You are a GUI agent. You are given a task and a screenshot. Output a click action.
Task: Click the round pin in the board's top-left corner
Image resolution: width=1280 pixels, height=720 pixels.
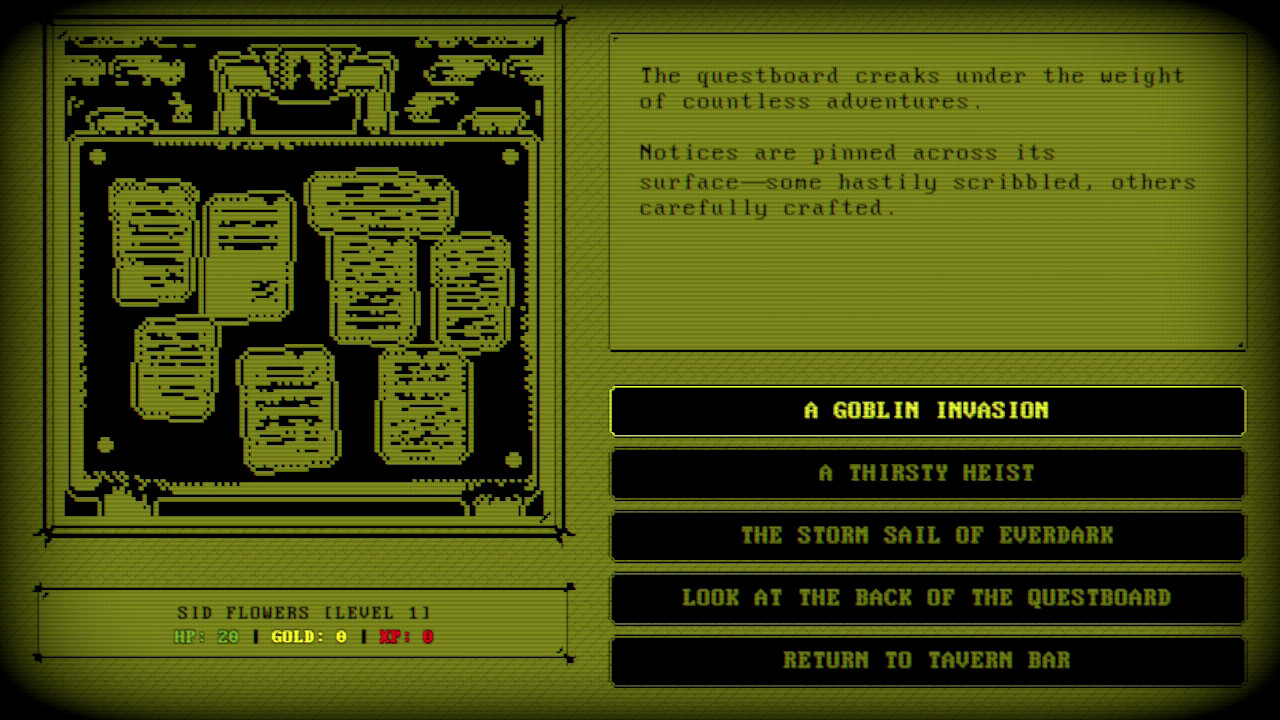tap(97, 157)
